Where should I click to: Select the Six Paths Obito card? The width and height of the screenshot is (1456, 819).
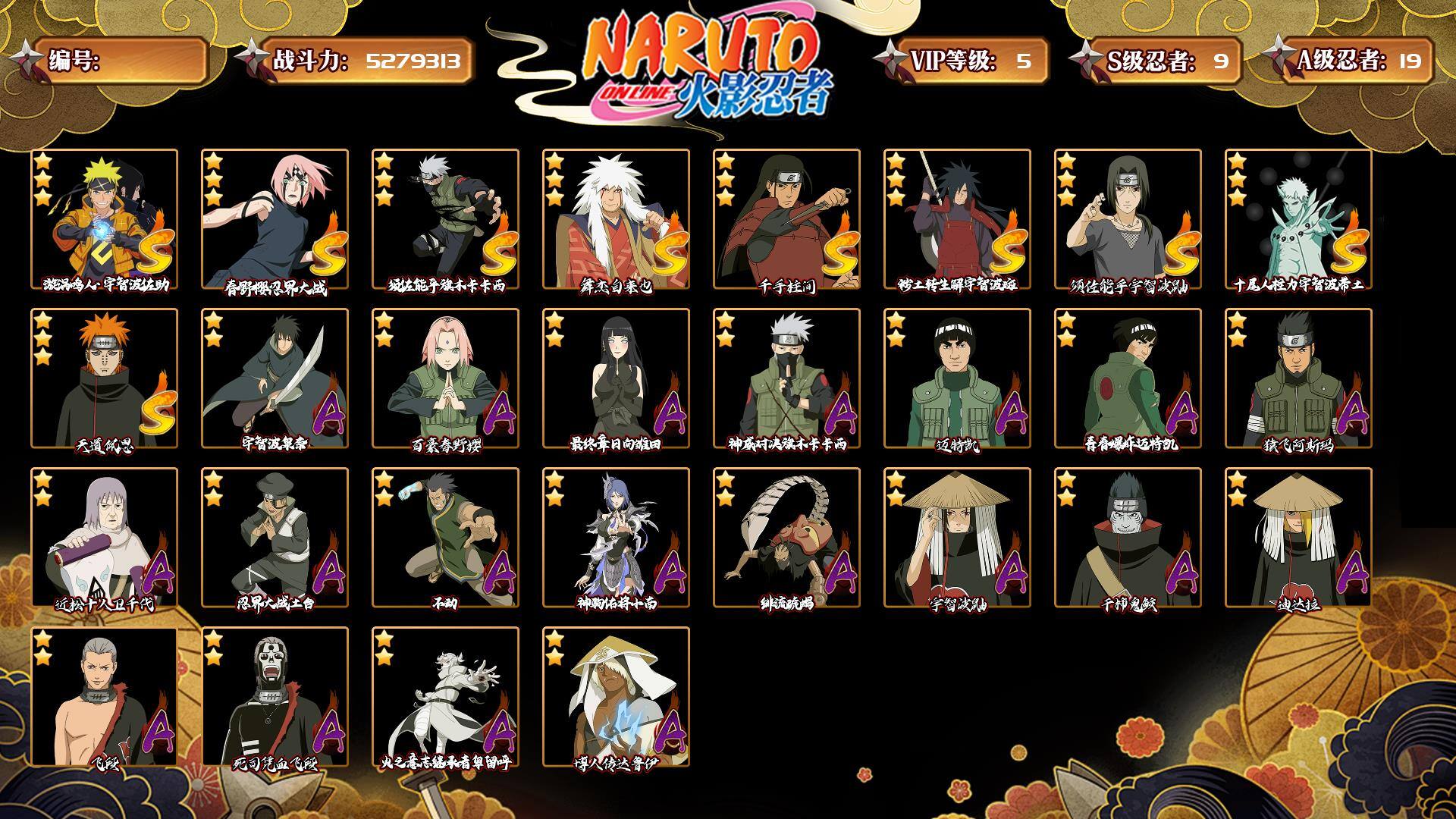(1298, 219)
